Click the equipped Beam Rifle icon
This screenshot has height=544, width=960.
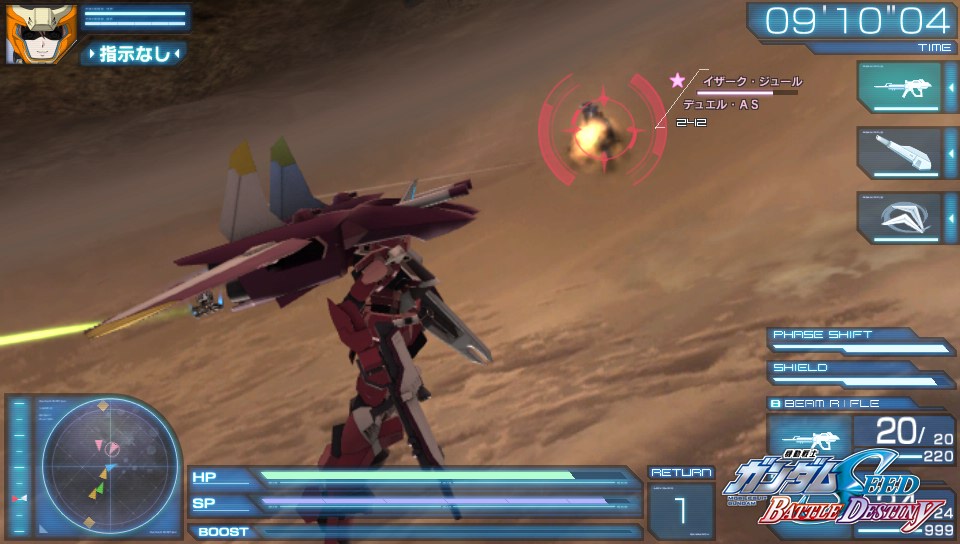808,439
